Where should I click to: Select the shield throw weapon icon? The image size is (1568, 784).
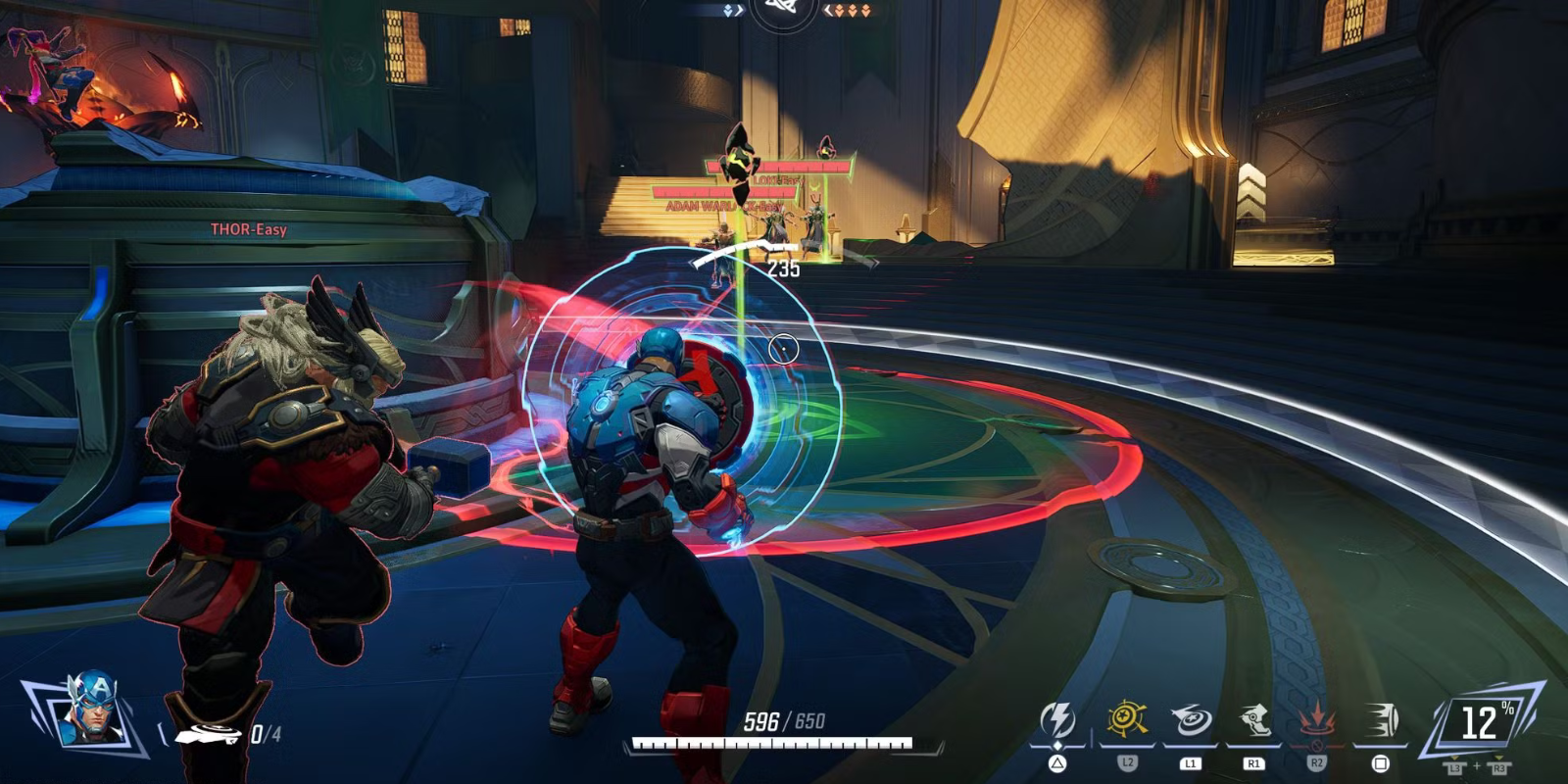pyautogui.click(x=208, y=733)
